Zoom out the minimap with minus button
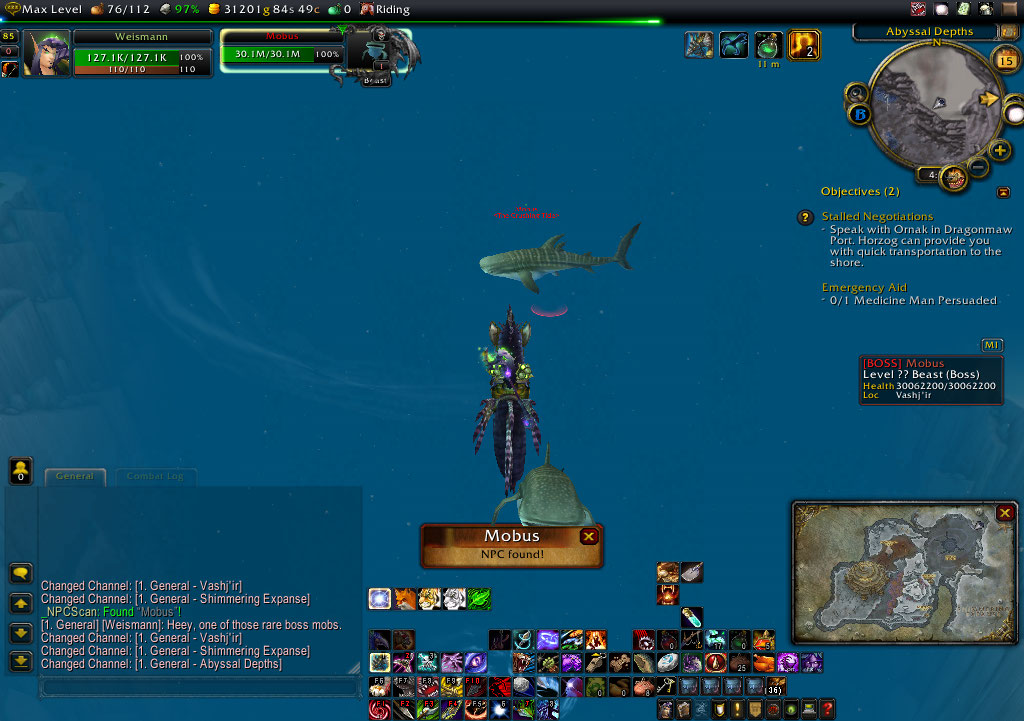This screenshot has height=721, width=1024. tap(978, 167)
